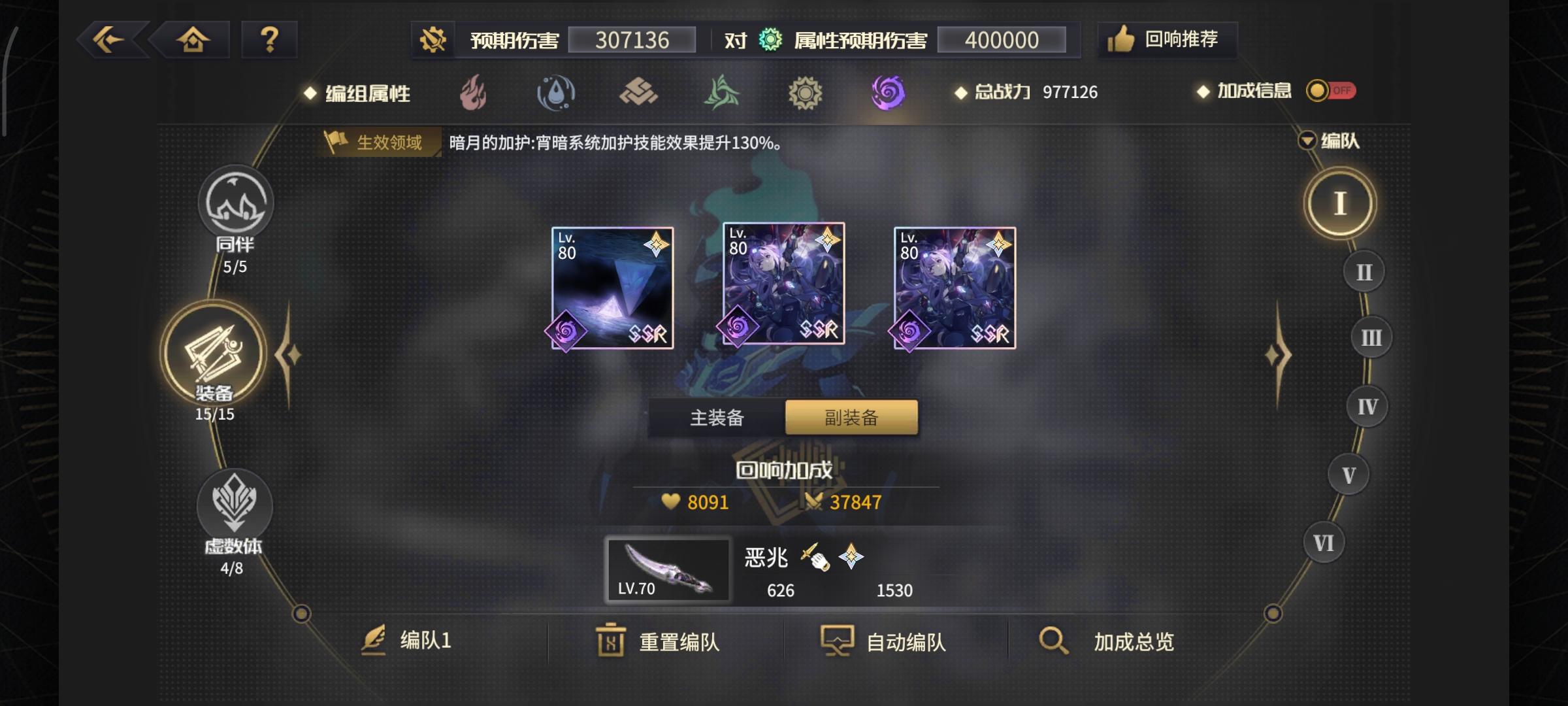Select team preset II on the right
Image resolution: width=1568 pixels, height=706 pixels.
pos(1365,270)
